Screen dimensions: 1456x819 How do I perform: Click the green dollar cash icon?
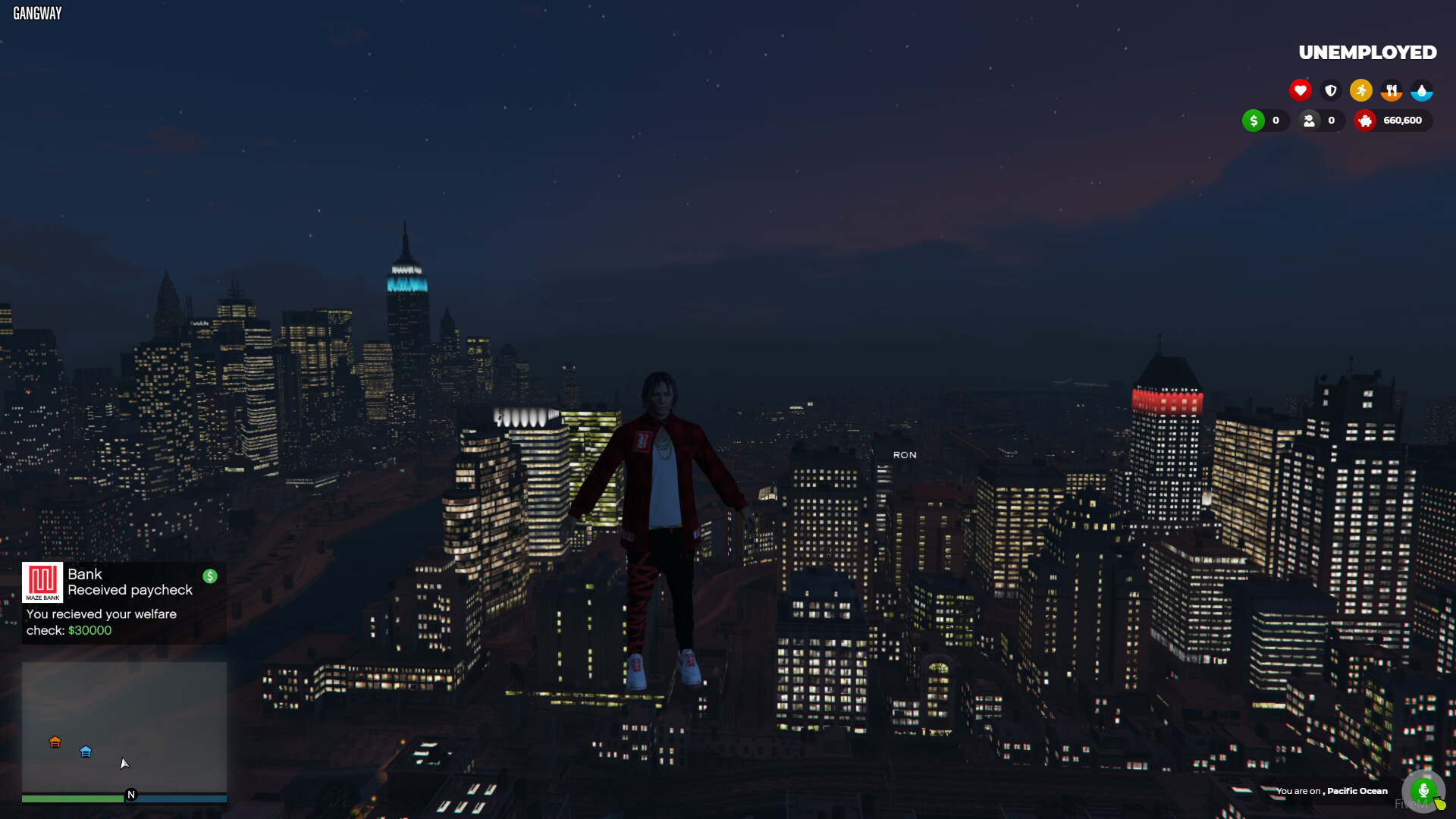1254,121
